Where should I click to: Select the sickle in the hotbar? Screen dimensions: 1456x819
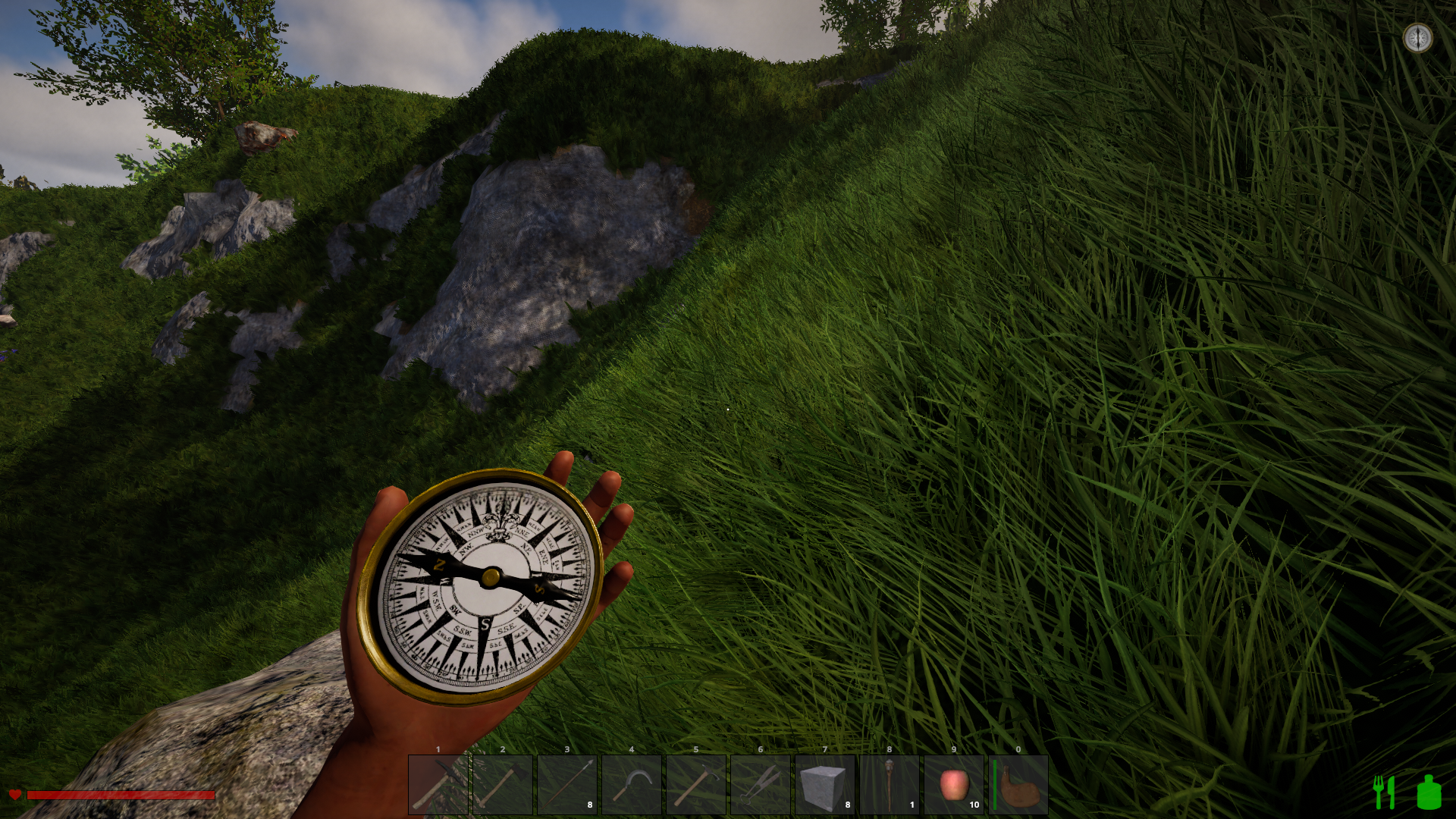click(x=632, y=785)
